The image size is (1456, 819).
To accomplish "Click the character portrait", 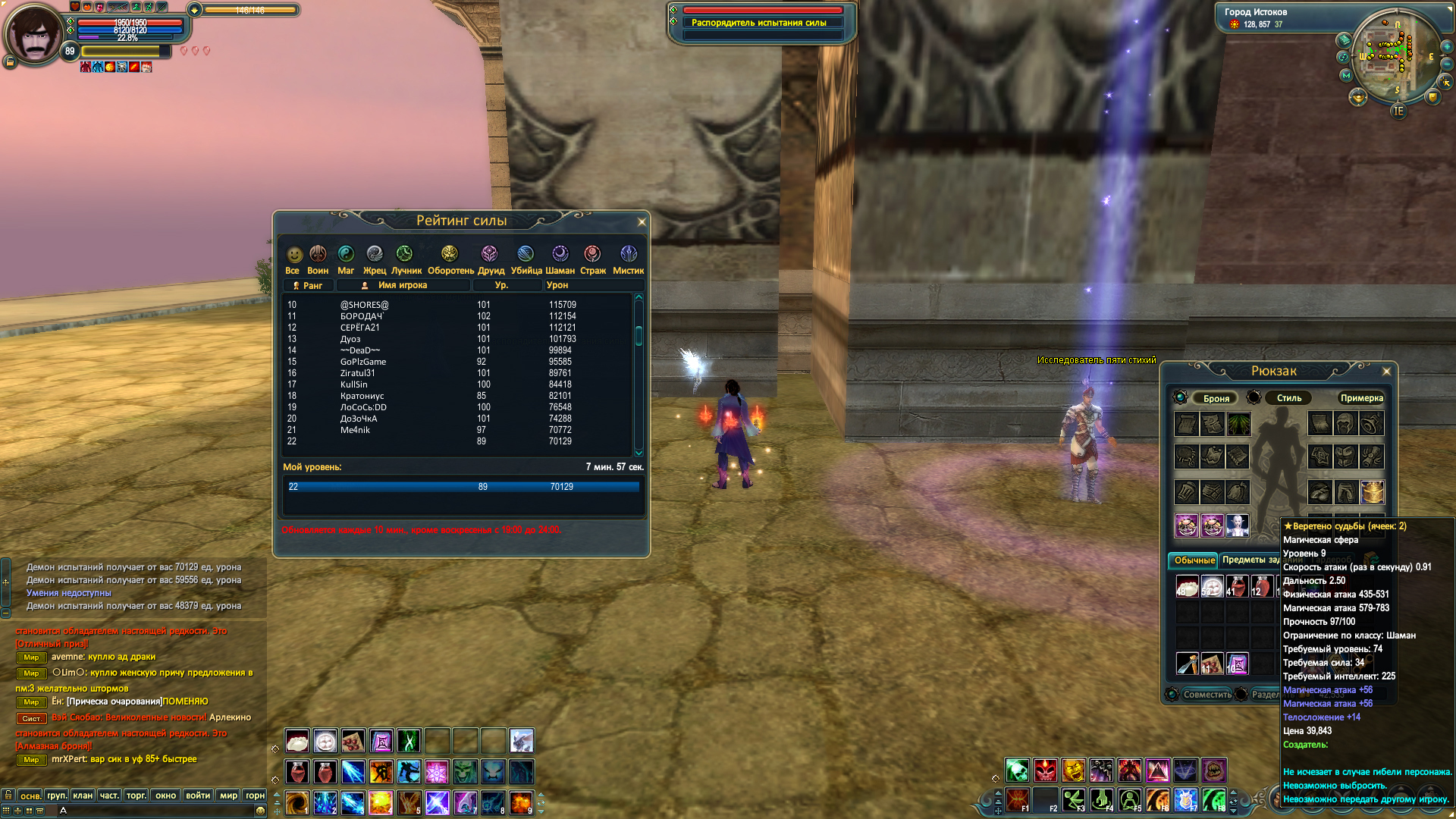I will tap(34, 34).
